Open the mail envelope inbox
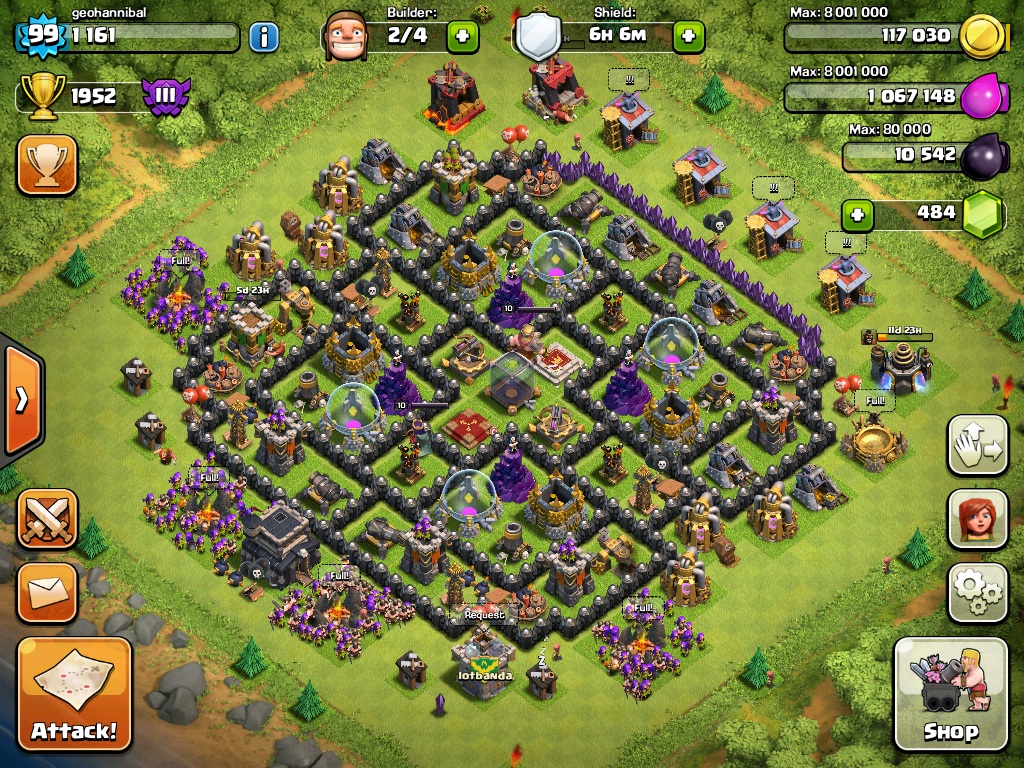The image size is (1024, 768). (x=47, y=592)
